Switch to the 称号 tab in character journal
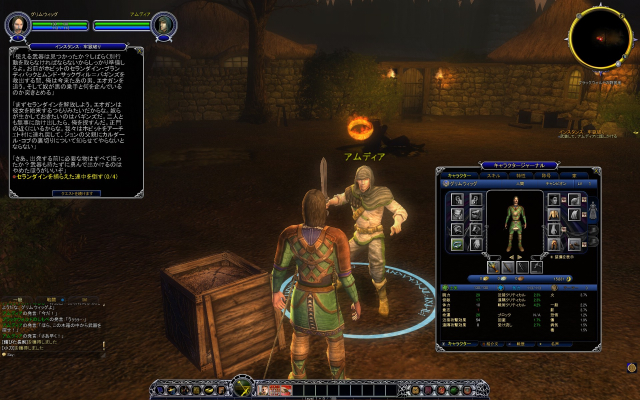The width and height of the screenshot is (640, 400). [x=545, y=174]
